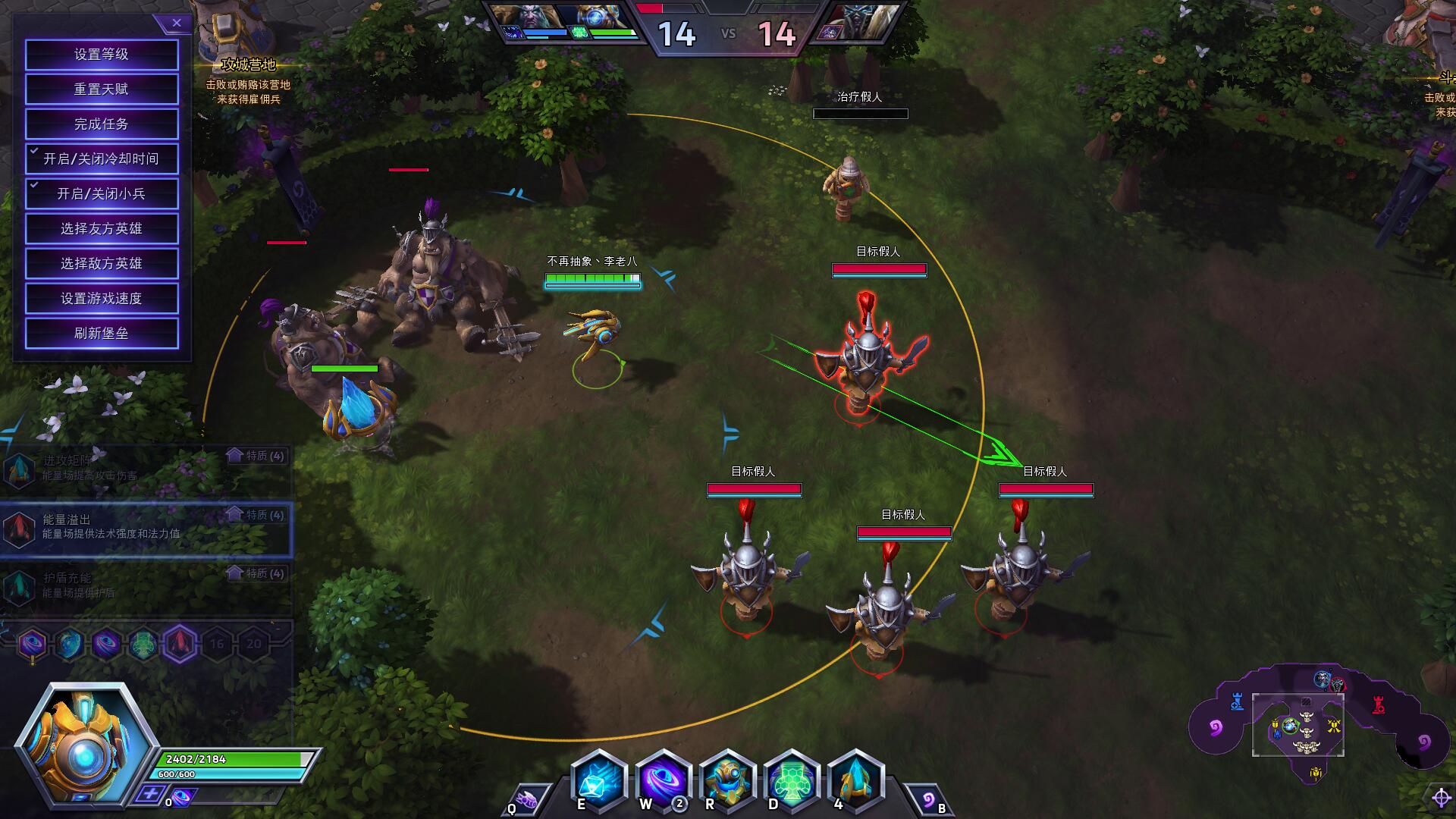Close the debug menu panel
Viewport: 1456px width, 819px height.
coord(176,23)
